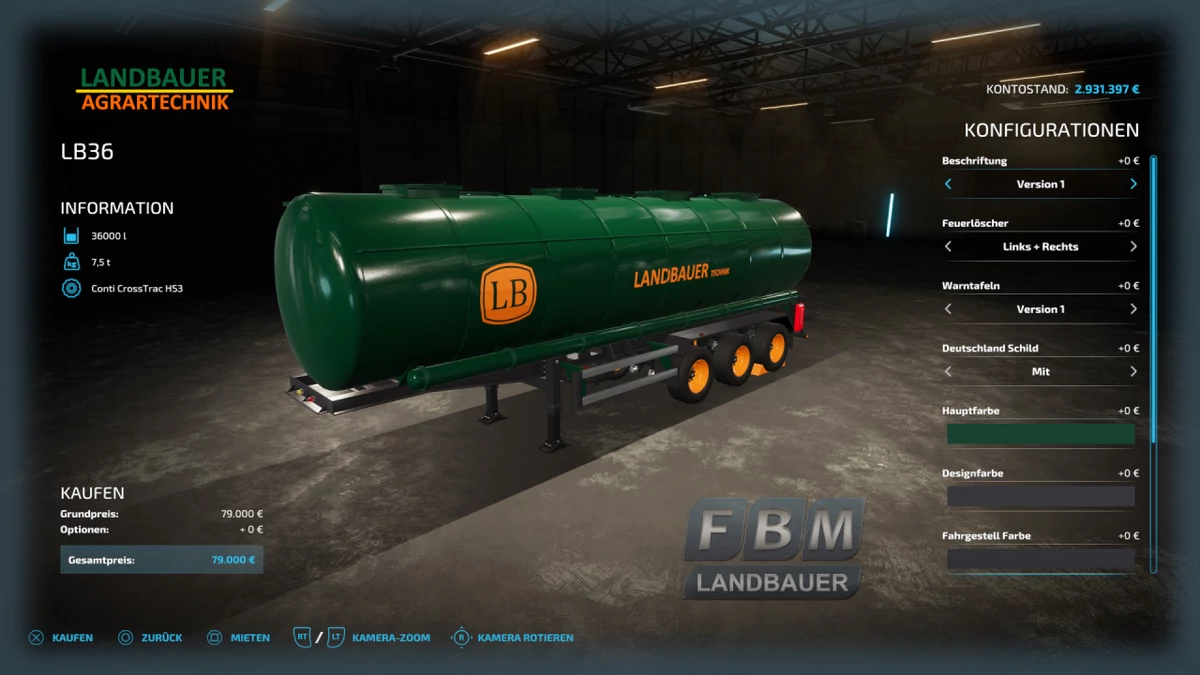Change Deutschland Schild to next option

click(x=1133, y=372)
